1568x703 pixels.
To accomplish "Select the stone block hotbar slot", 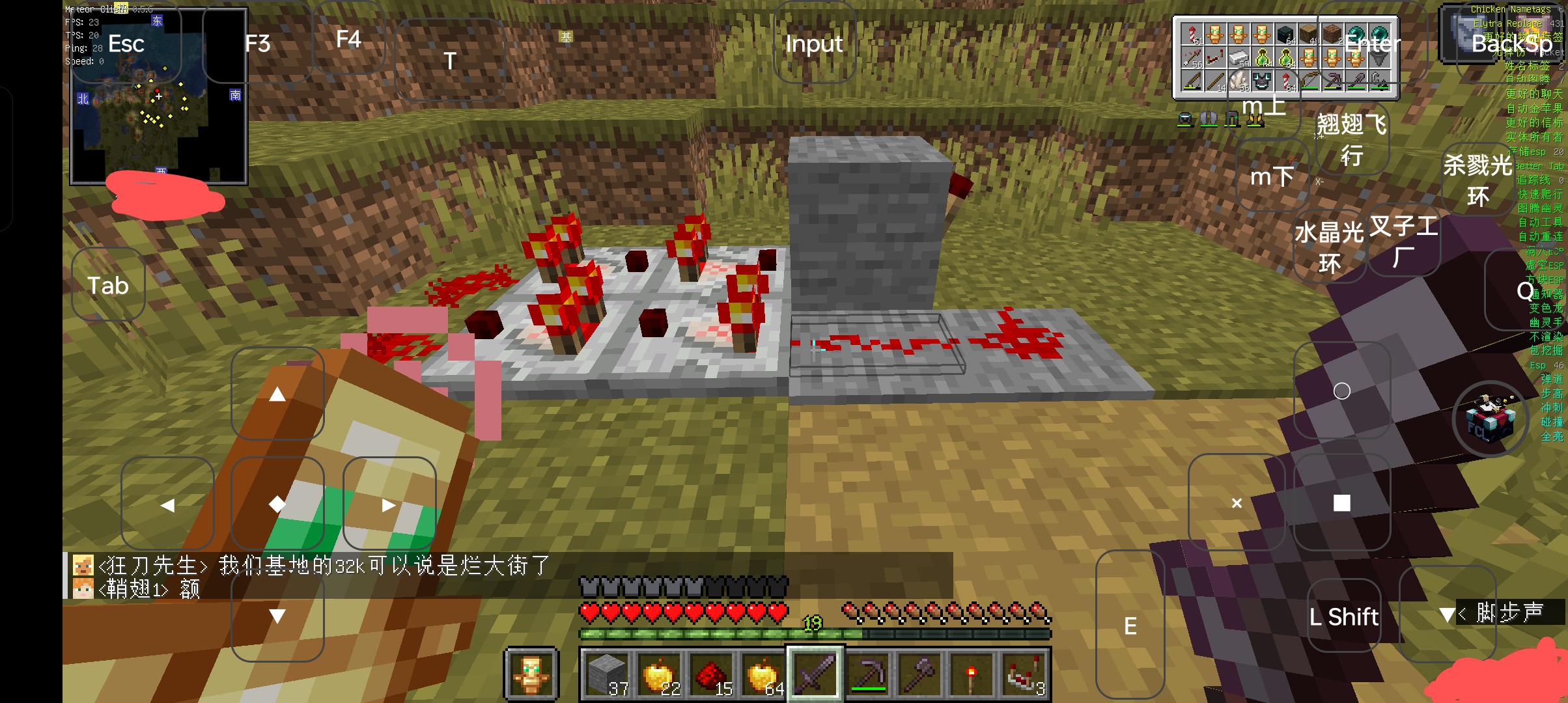I will 607,674.
